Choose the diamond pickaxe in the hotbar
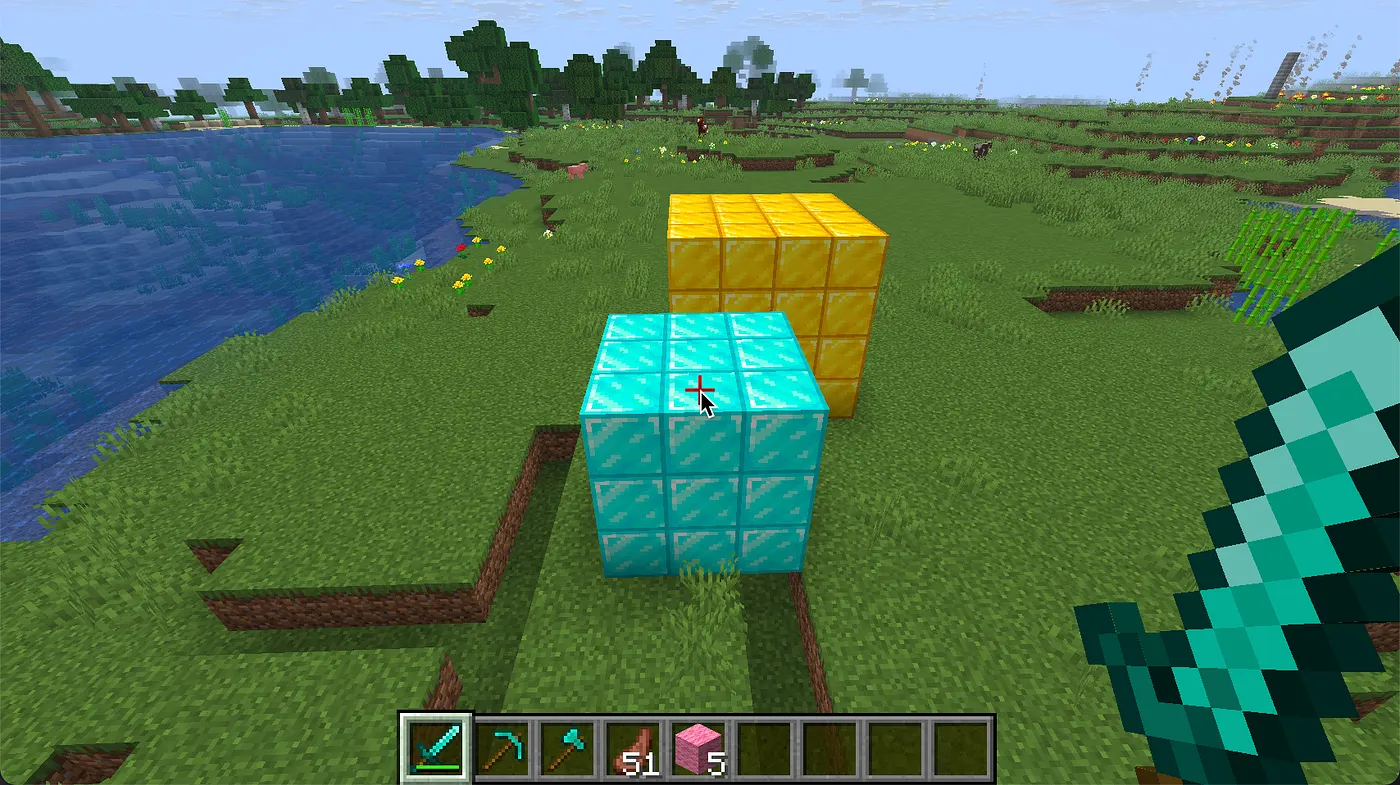This screenshot has height=785, width=1400. coord(502,748)
